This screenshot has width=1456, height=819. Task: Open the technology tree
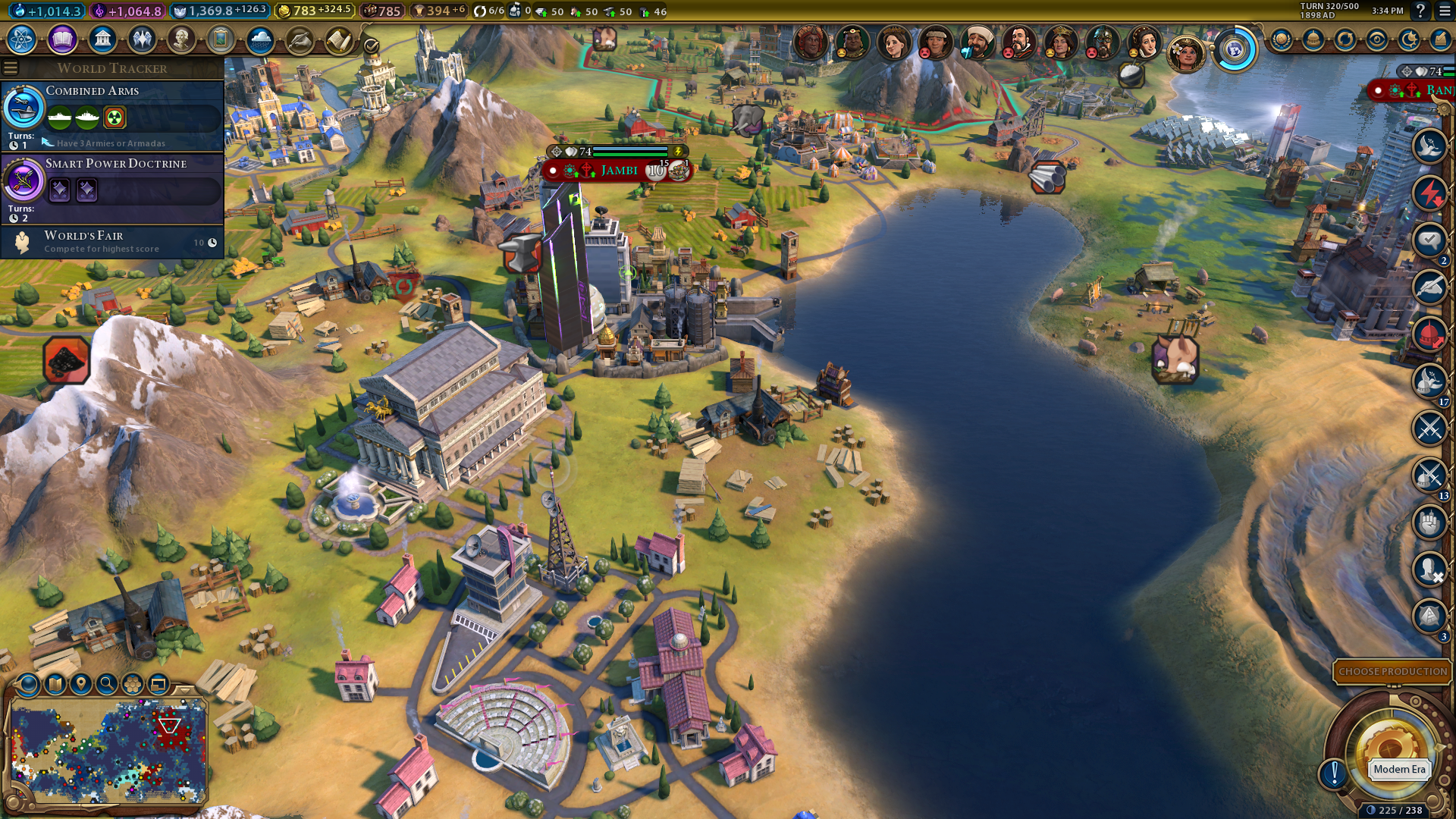22,39
